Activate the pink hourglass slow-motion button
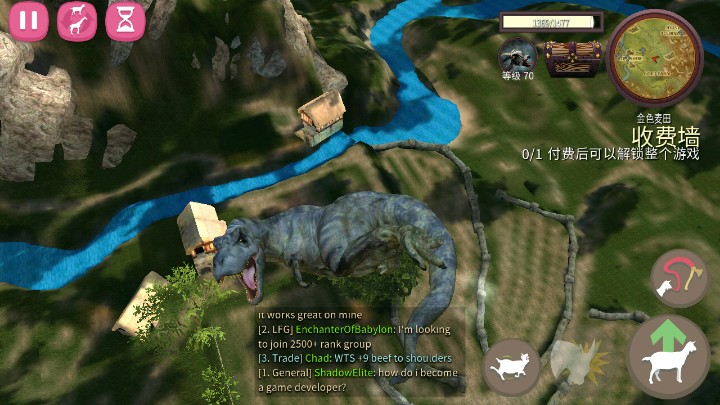 (x=125, y=20)
